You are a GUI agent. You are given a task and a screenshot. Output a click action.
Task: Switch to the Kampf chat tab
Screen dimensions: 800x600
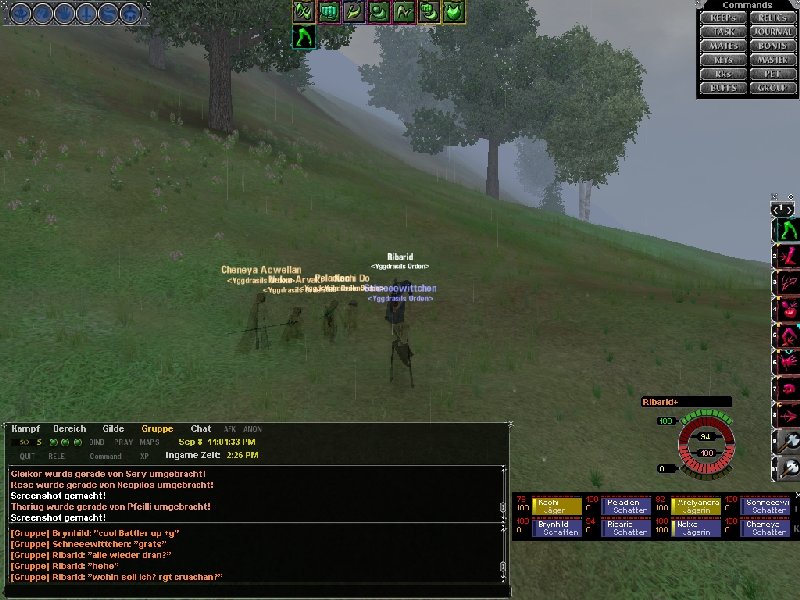[x=26, y=429]
